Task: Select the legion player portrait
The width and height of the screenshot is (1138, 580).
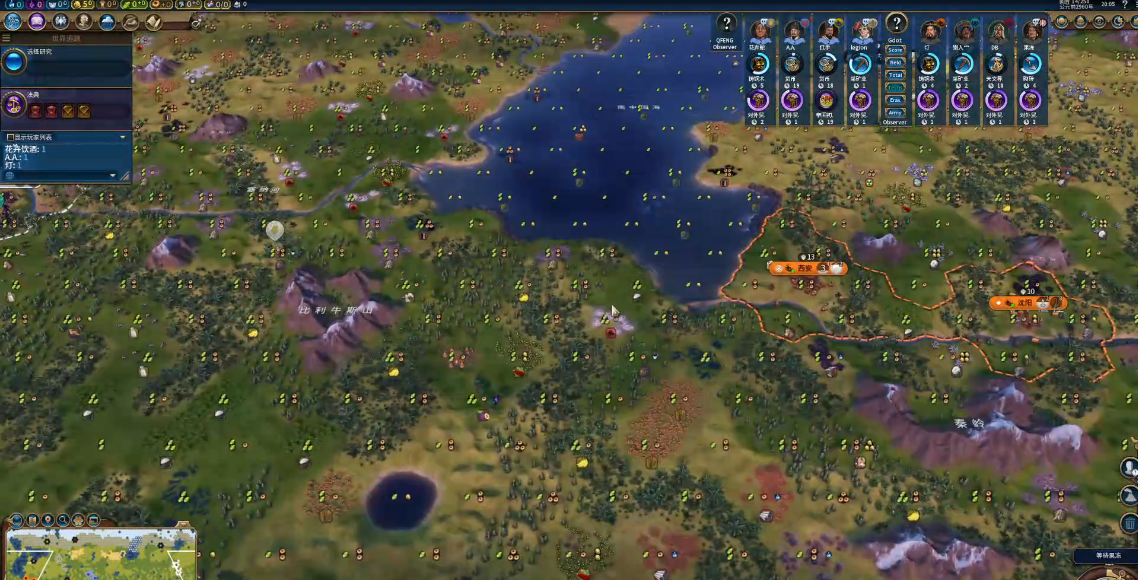Action: click(x=861, y=31)
